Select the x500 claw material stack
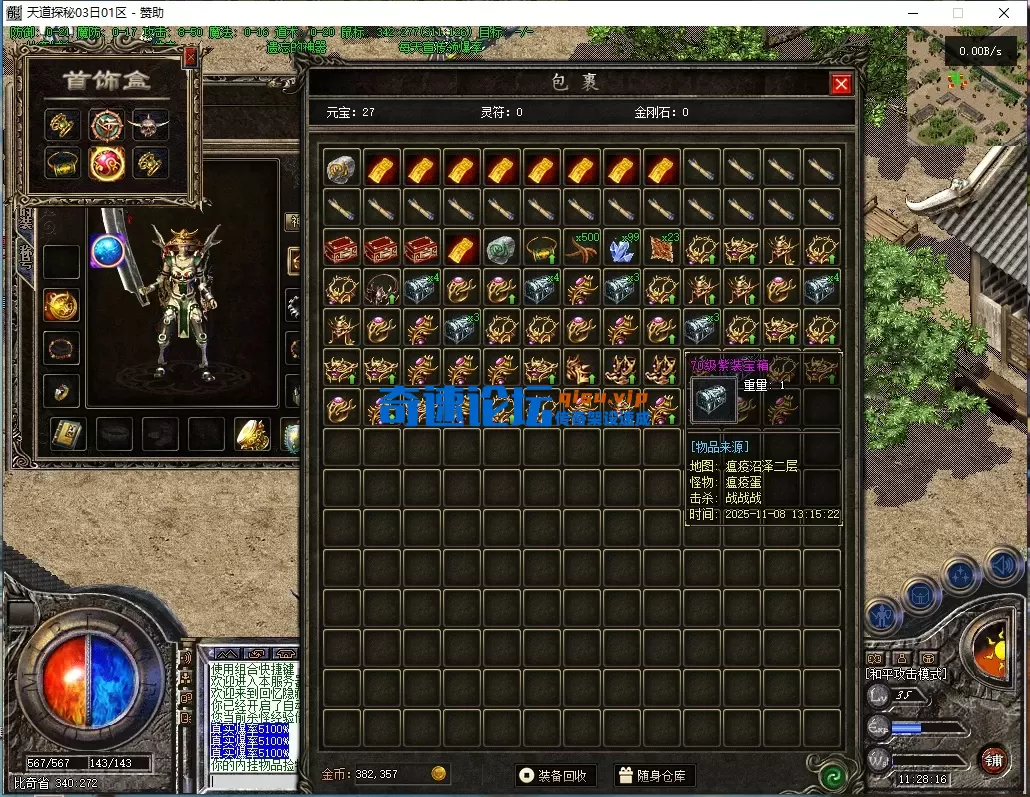The height and width of the screenshot is (797, 1030). coord(582,248)
